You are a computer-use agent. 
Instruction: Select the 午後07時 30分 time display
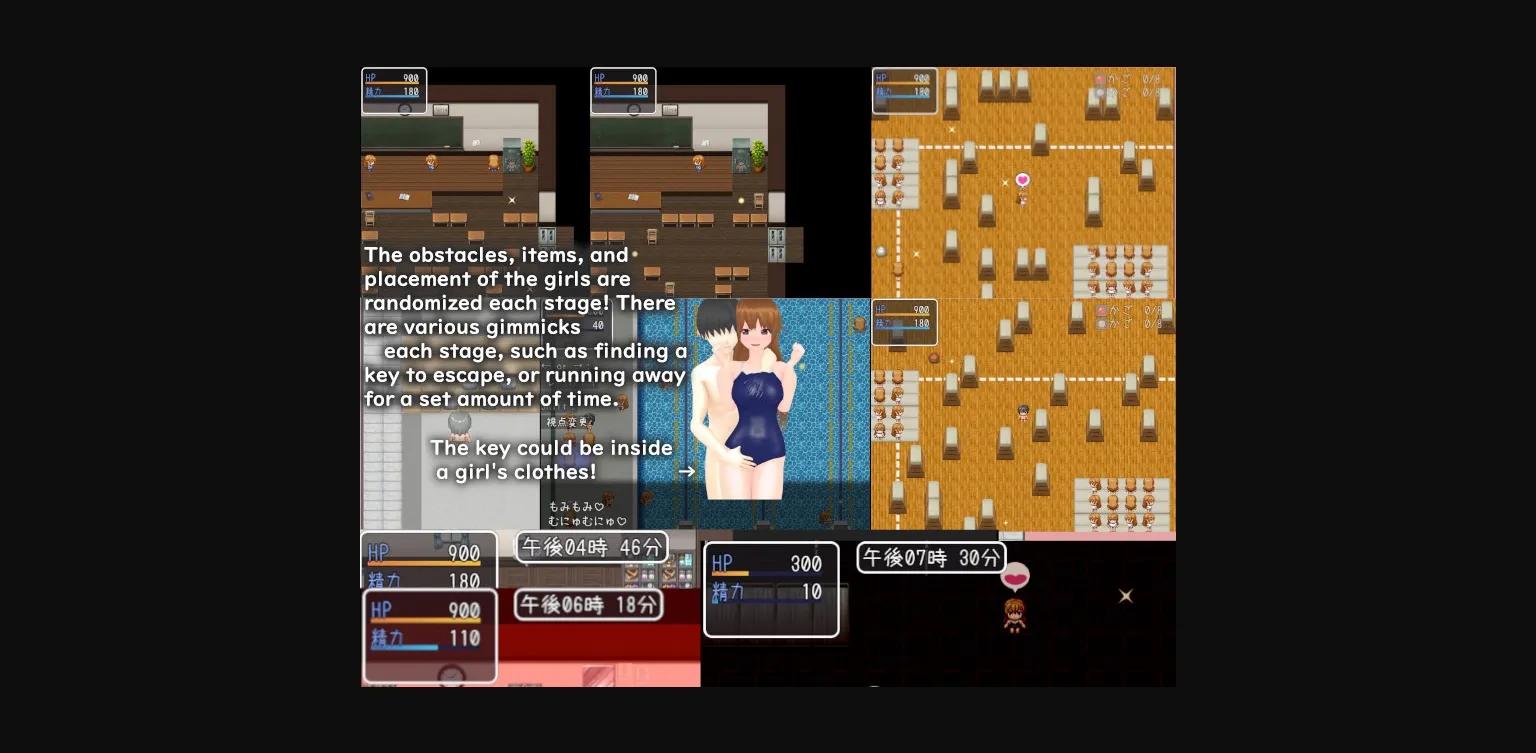[931, 558]
